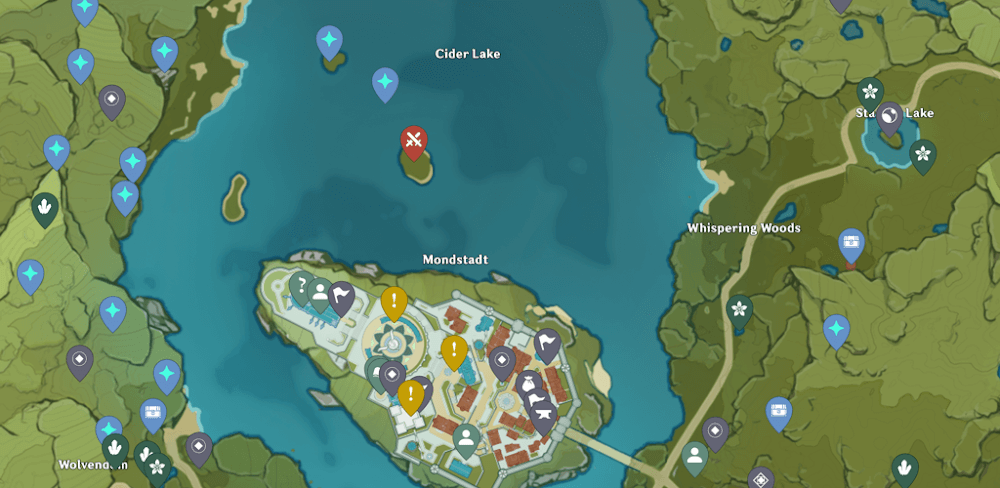Click the globe marker at Starfell Lake
Screen dimensions: 1000x488
[x=889, y=118]
